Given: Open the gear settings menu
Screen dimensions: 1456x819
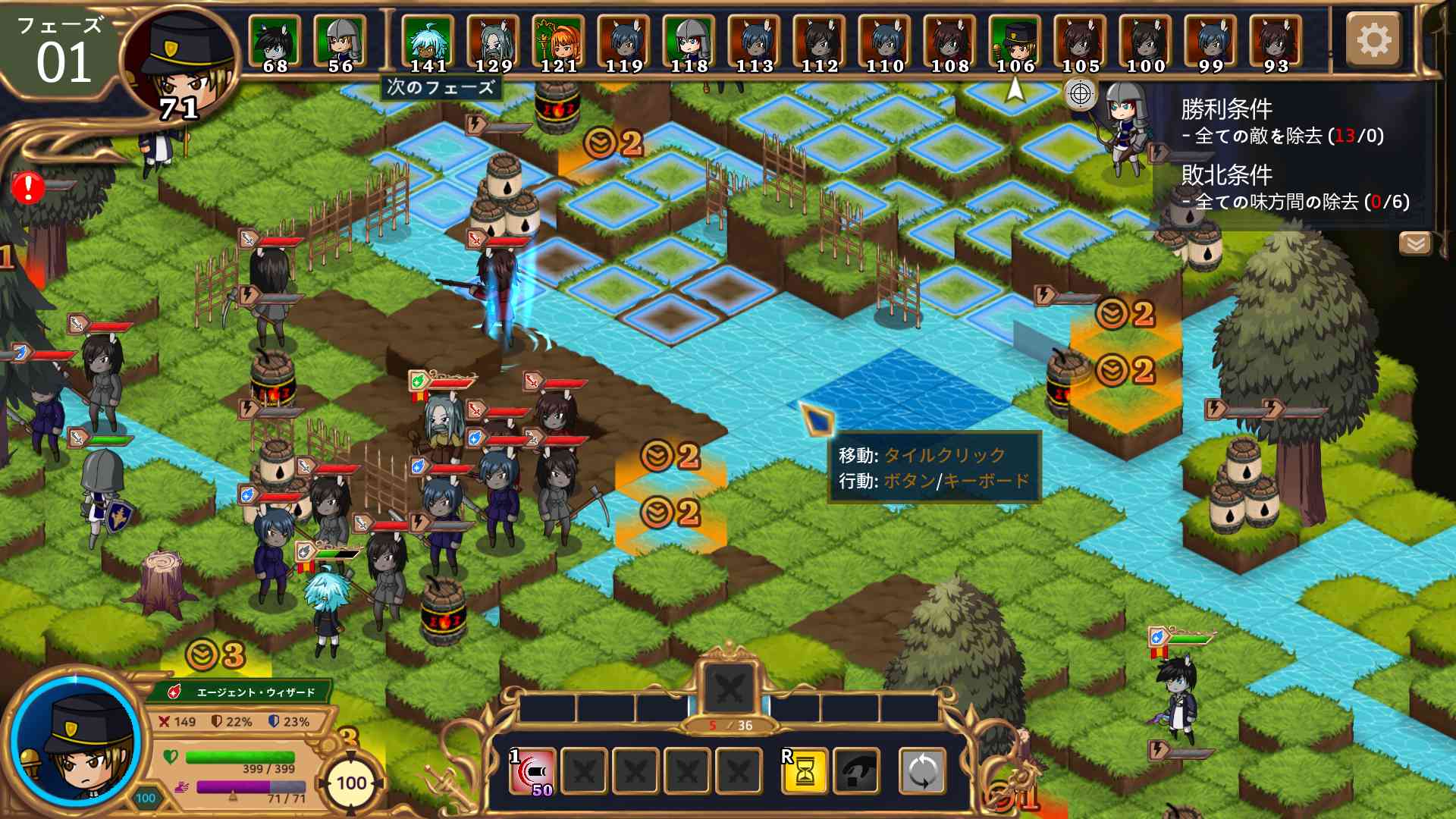Looking at the screenshot, I should pos(1373,39).
